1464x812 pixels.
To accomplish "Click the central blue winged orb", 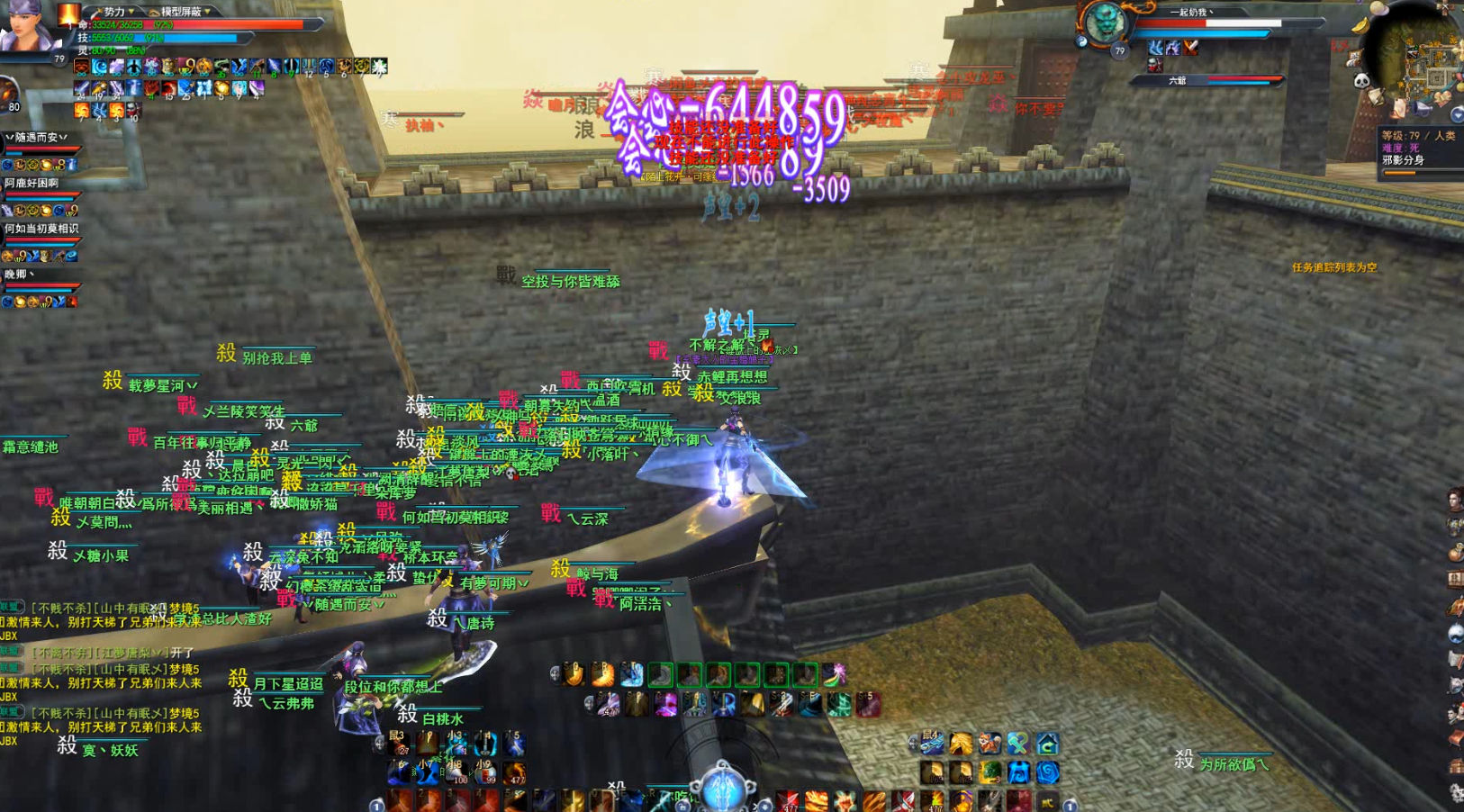I will coord(722,788).
